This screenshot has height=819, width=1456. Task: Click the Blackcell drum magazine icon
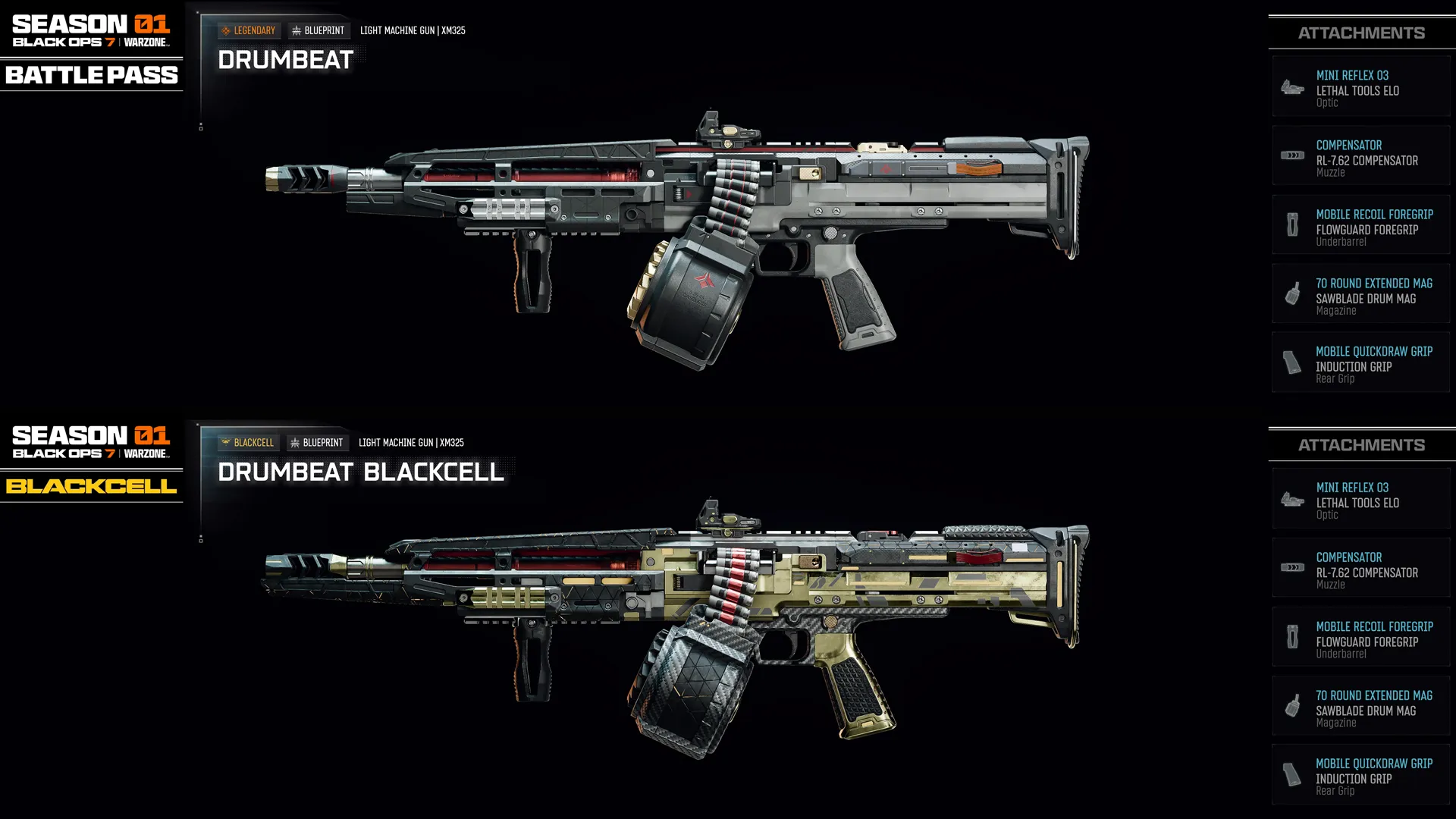point(1292,705)
